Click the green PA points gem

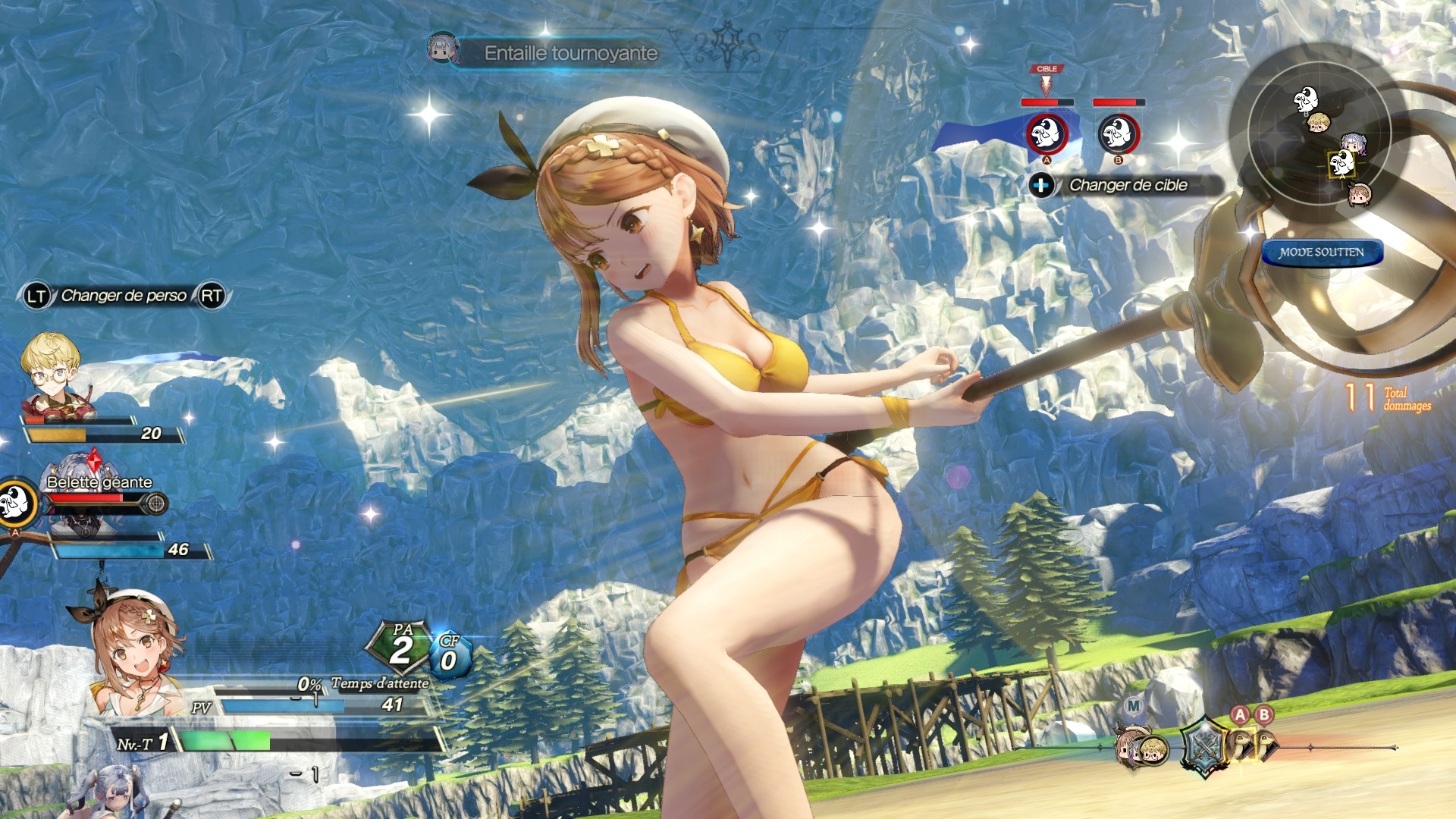coord(400,648)
